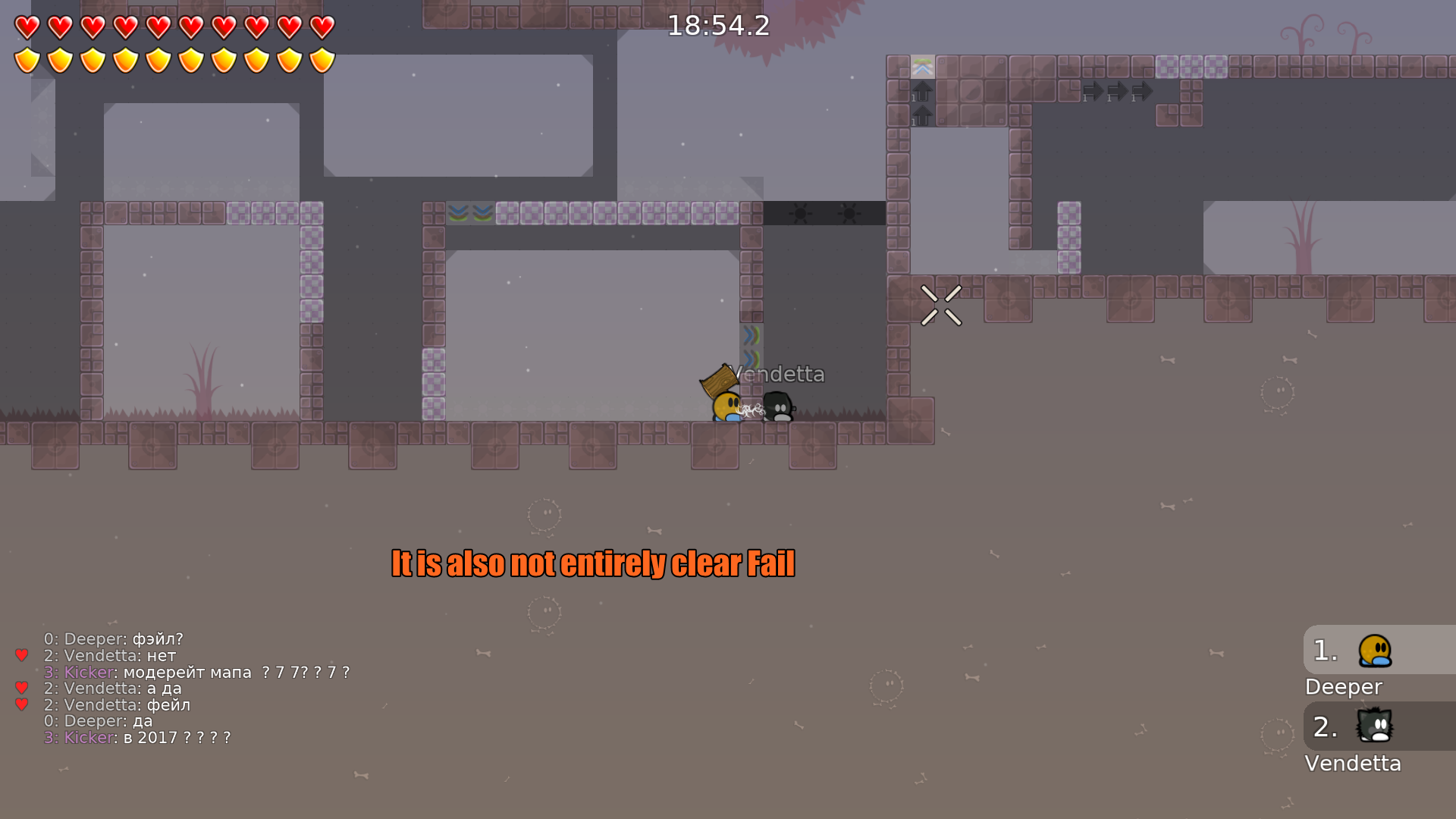Click a right-arrow tile near the map's upper passage
The height and width of the screenshot is (819, 1456).
point(1093,90)
